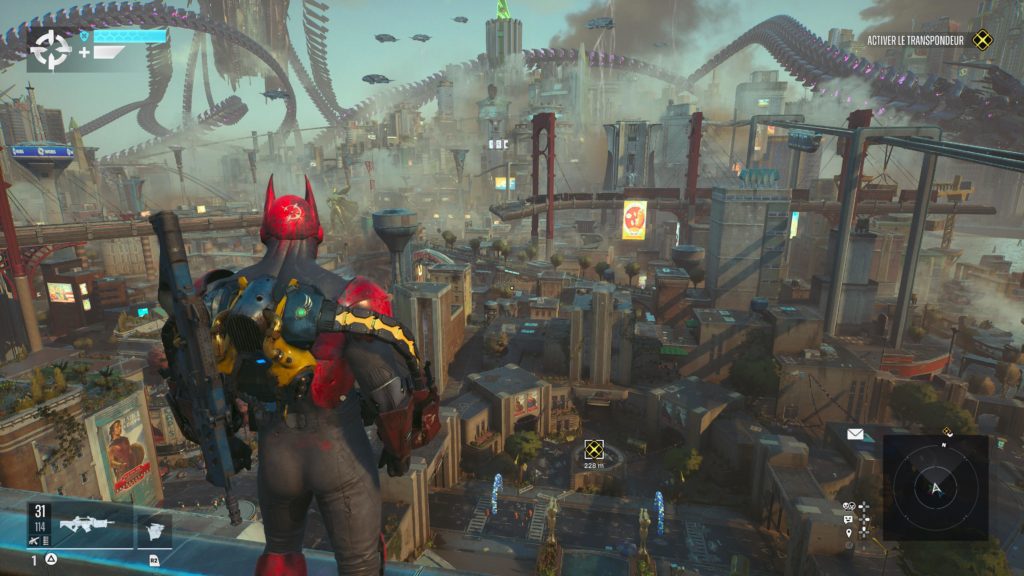Select the grenade slot beside the rifle

point(154,529)
